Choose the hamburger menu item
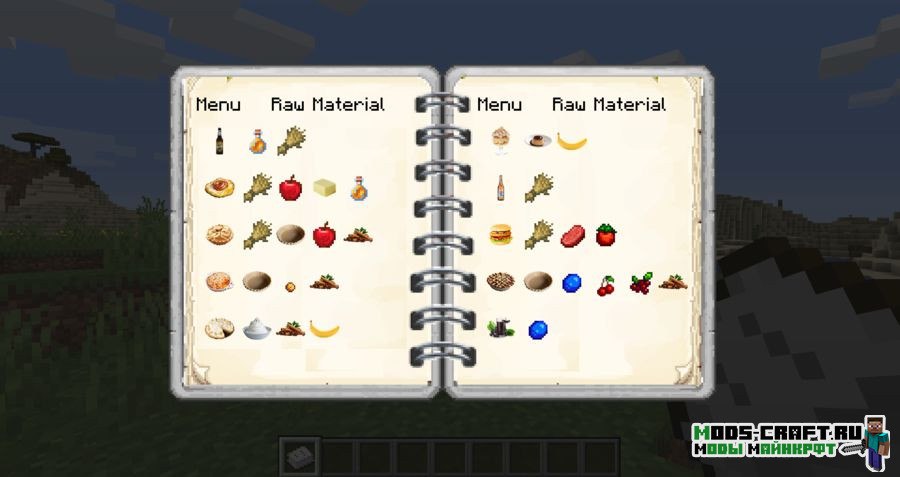Screen dimensions: 900x477 pos(501,235)
